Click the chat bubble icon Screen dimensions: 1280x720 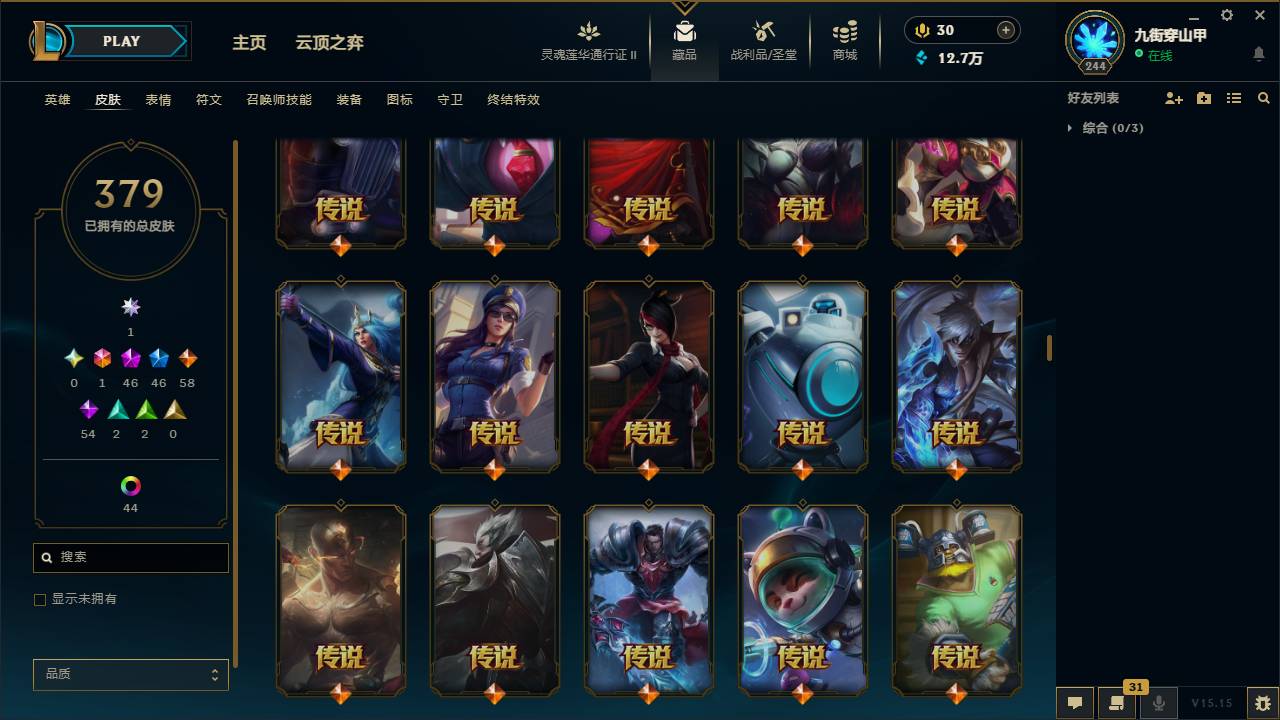(x=1075, y=703)
